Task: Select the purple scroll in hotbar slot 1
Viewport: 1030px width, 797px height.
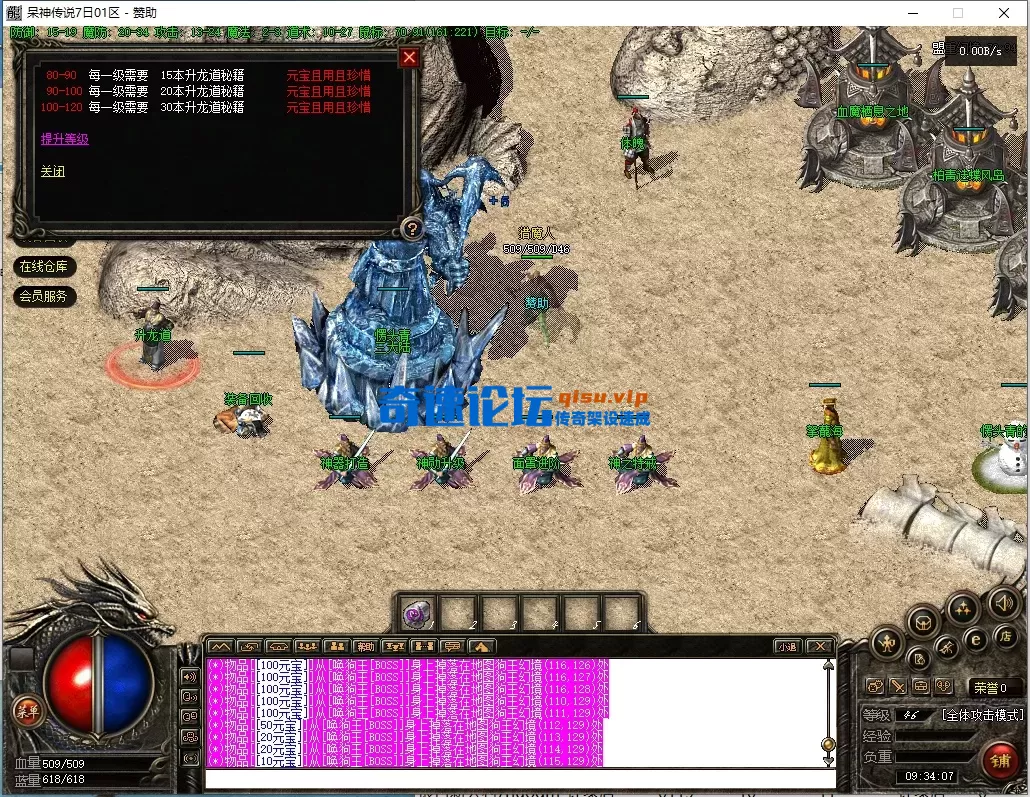Action: click(x=417, y=614)
